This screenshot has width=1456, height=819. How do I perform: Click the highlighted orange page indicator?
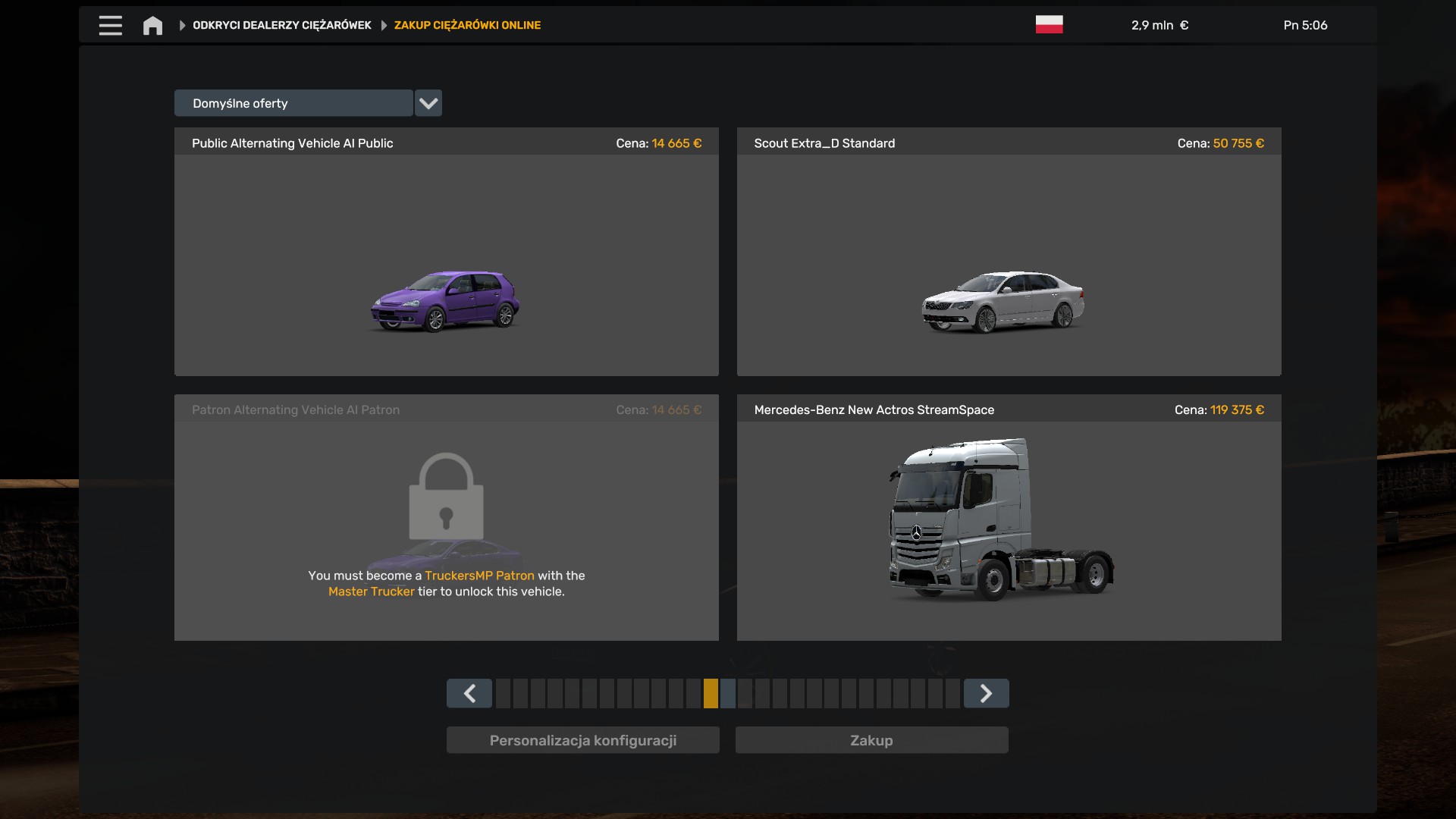click(711, 693)
